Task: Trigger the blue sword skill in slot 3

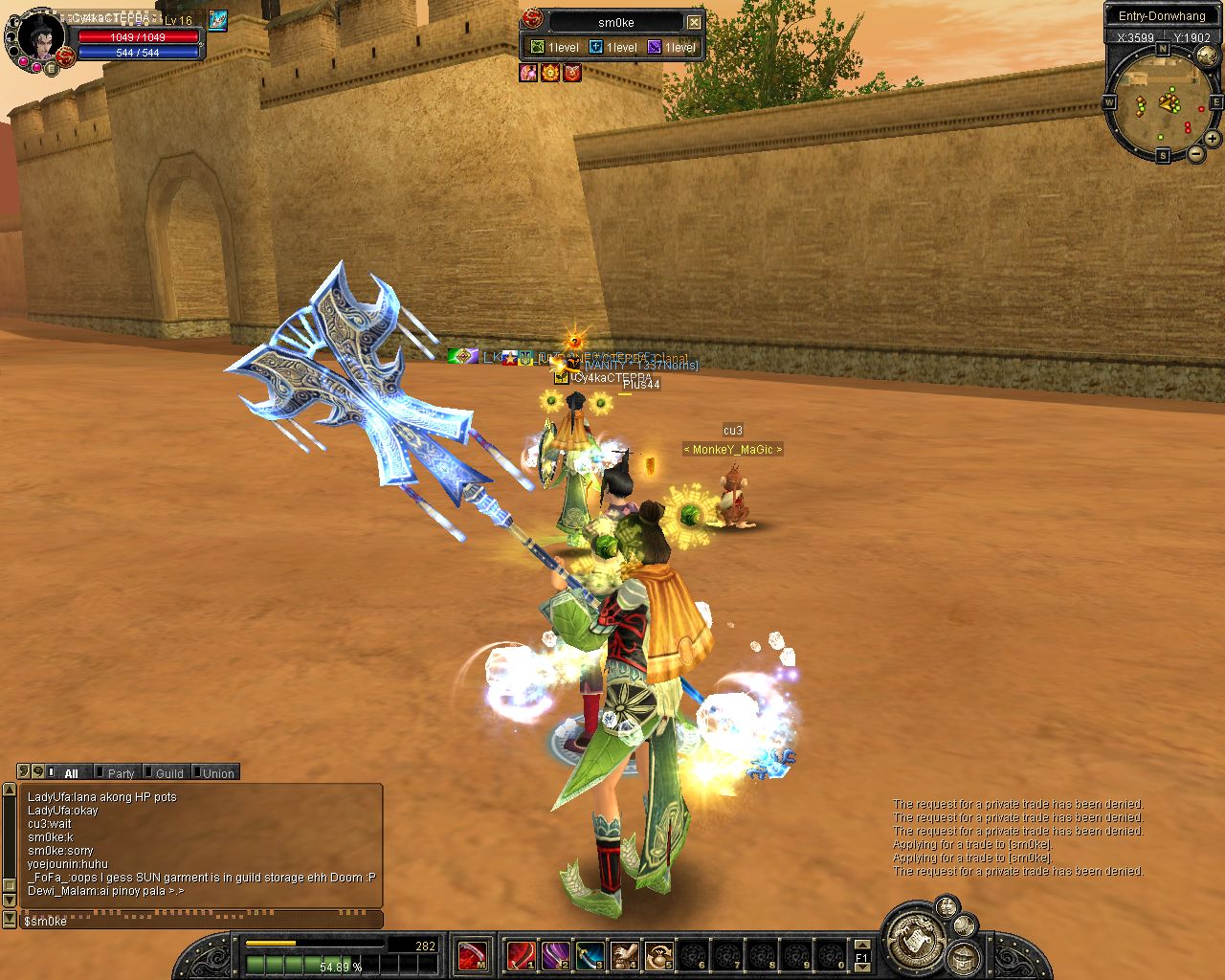Action: 590,955
